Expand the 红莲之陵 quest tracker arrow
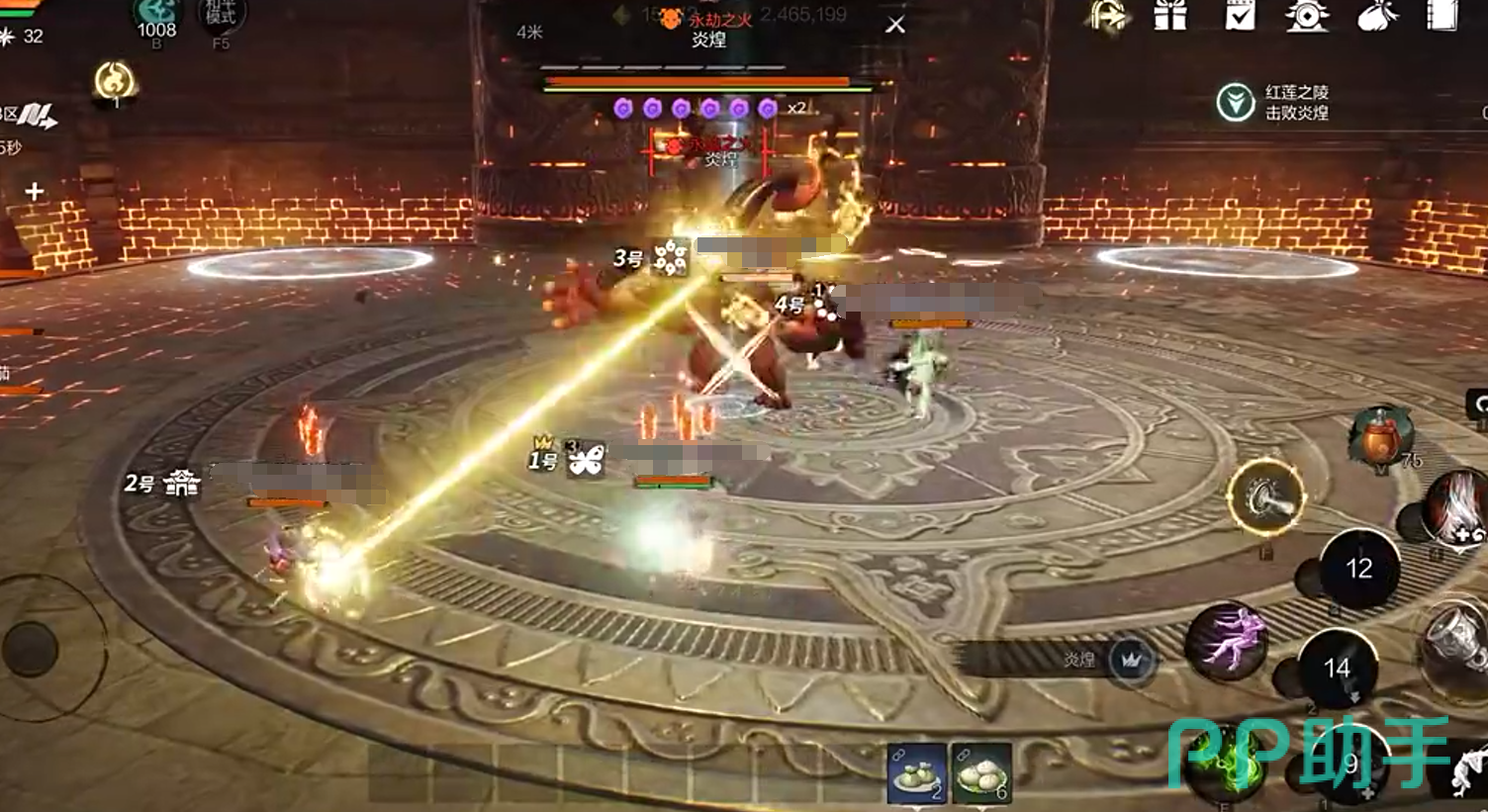The image size is (1488, 812). (1236, 102)
